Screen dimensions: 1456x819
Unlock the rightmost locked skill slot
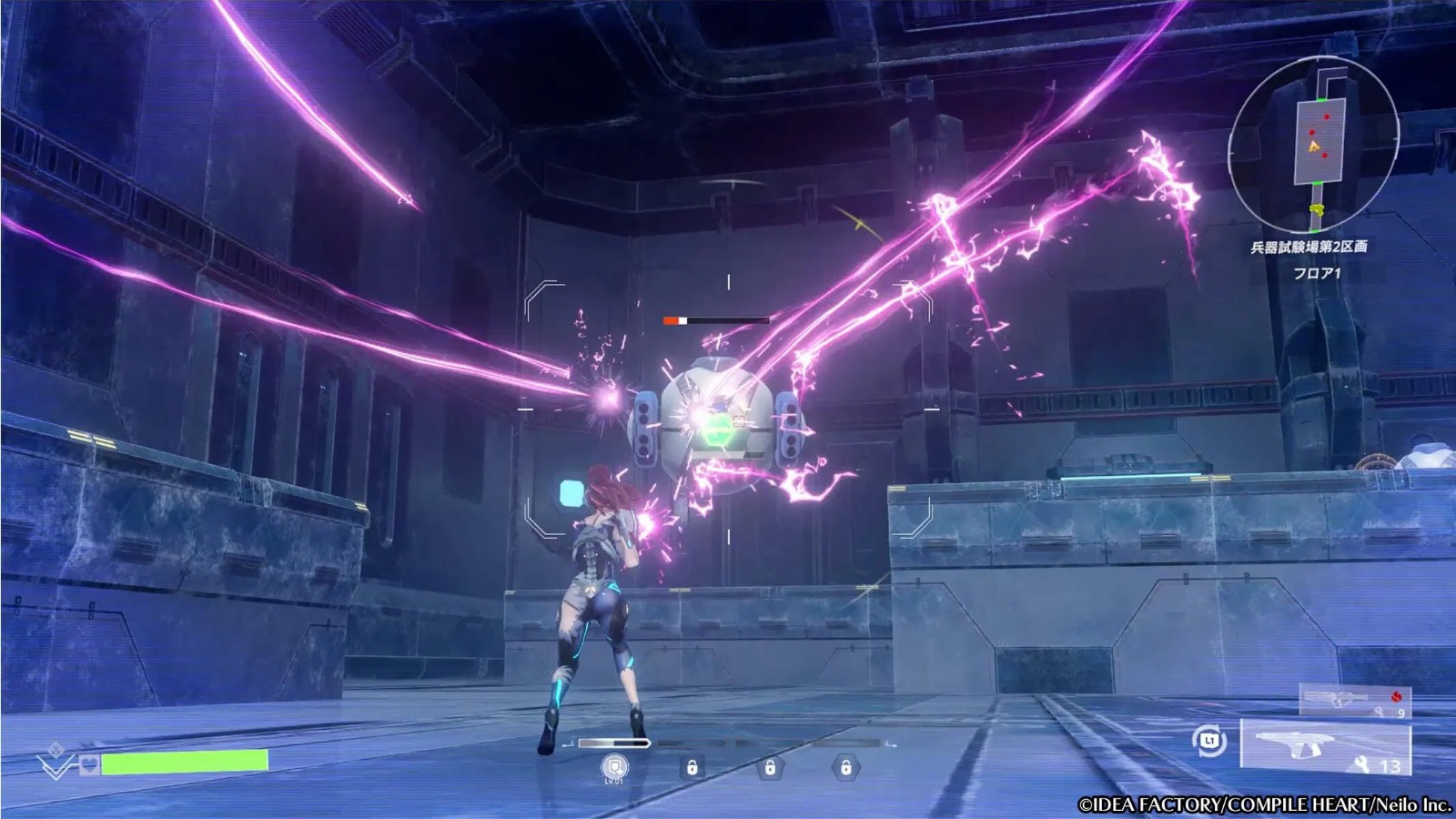click(x=846, y=767)
